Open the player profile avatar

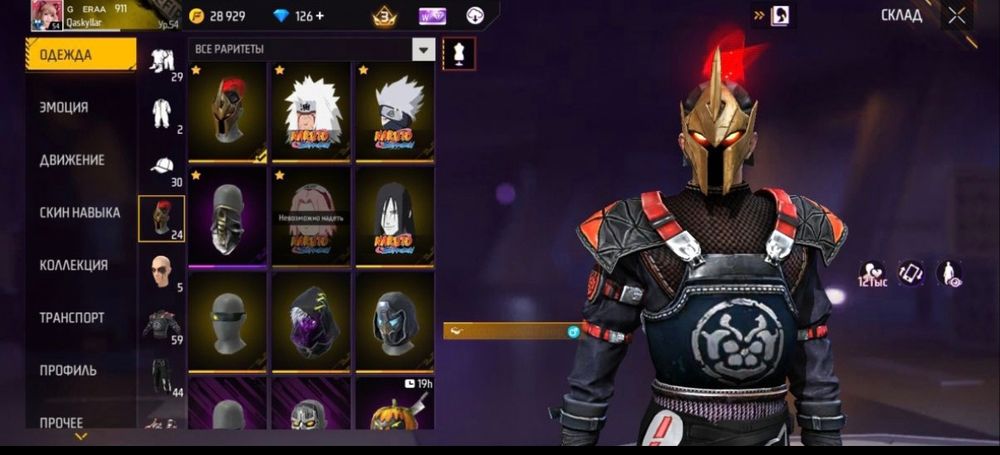47,14
